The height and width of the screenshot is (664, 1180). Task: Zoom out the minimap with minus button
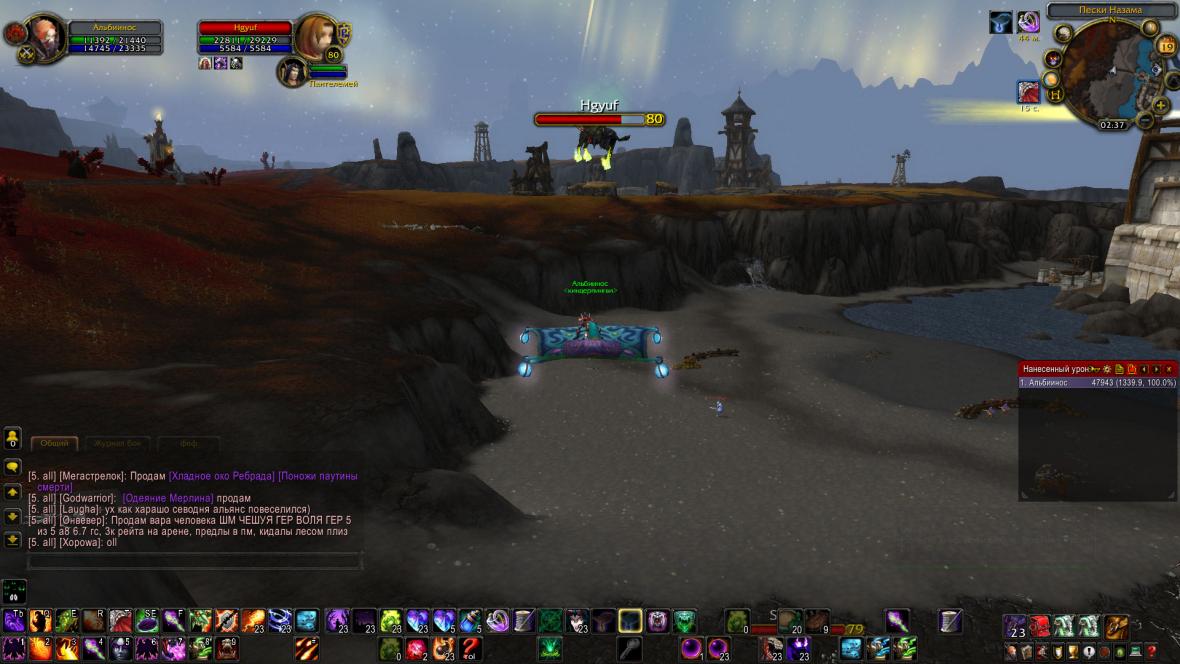[x=1145, y=120]
